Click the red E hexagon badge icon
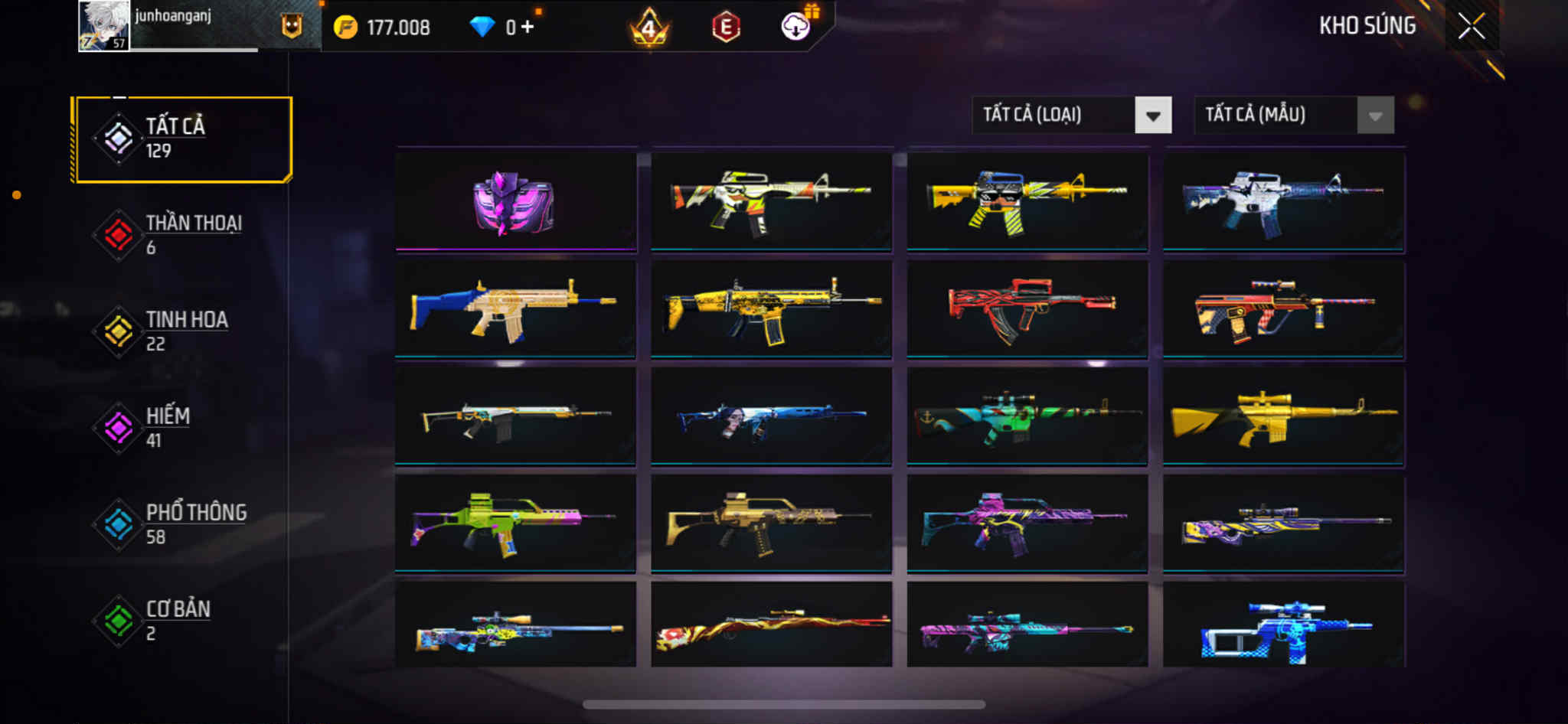The width and height of the screenshot is (1568, 724). [726, 28]
